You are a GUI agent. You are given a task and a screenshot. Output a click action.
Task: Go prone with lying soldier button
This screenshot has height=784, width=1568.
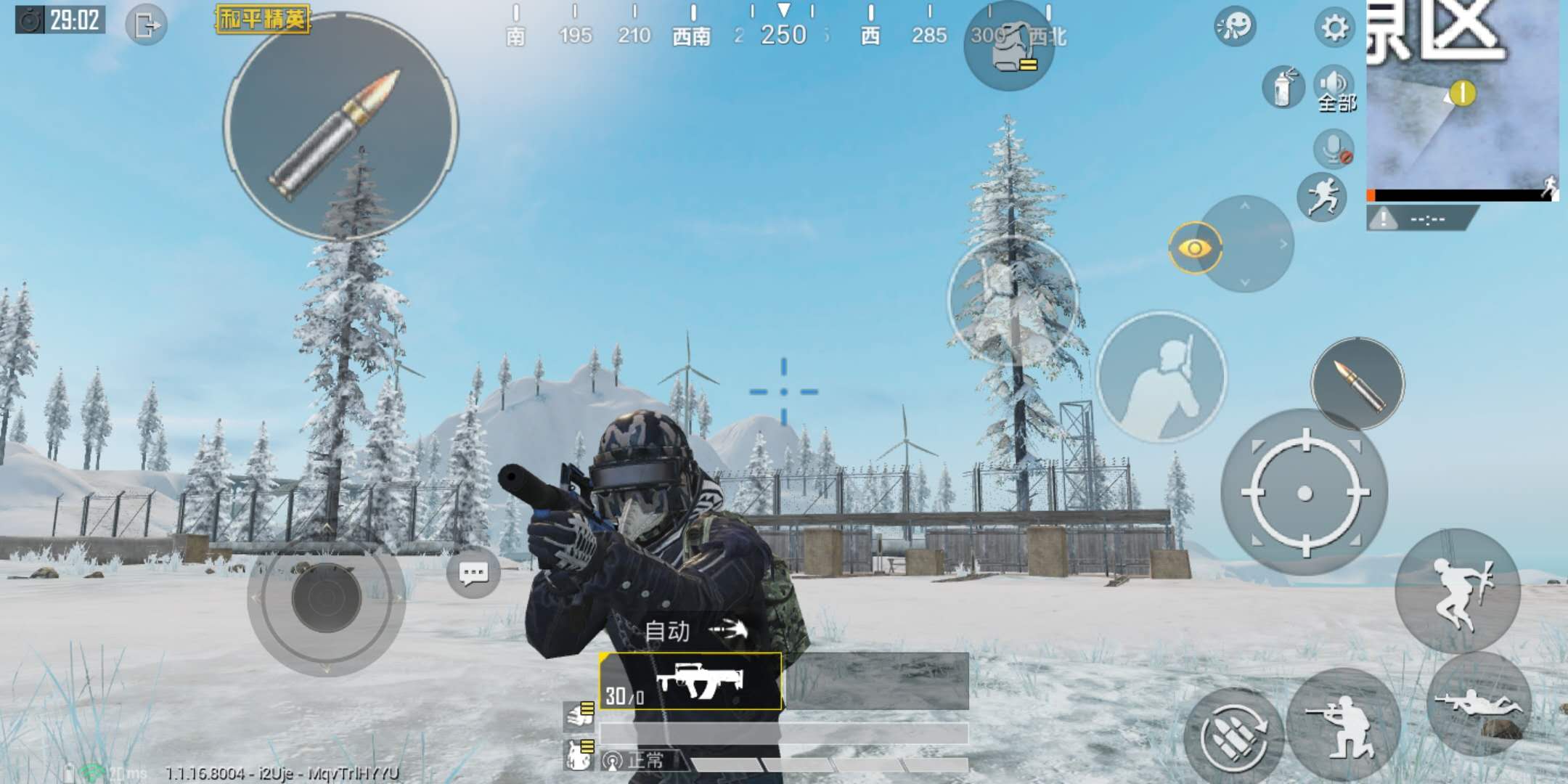tap(1479, 703)
